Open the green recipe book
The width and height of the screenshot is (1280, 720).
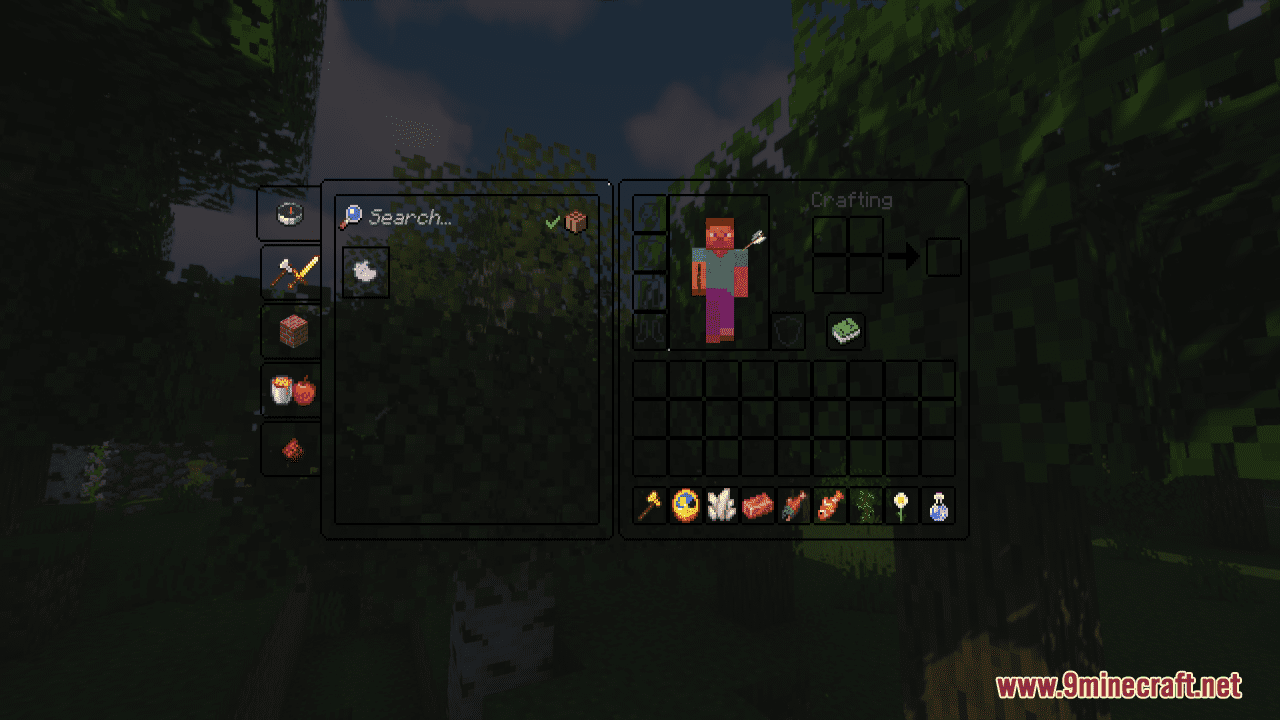(845, 331)
